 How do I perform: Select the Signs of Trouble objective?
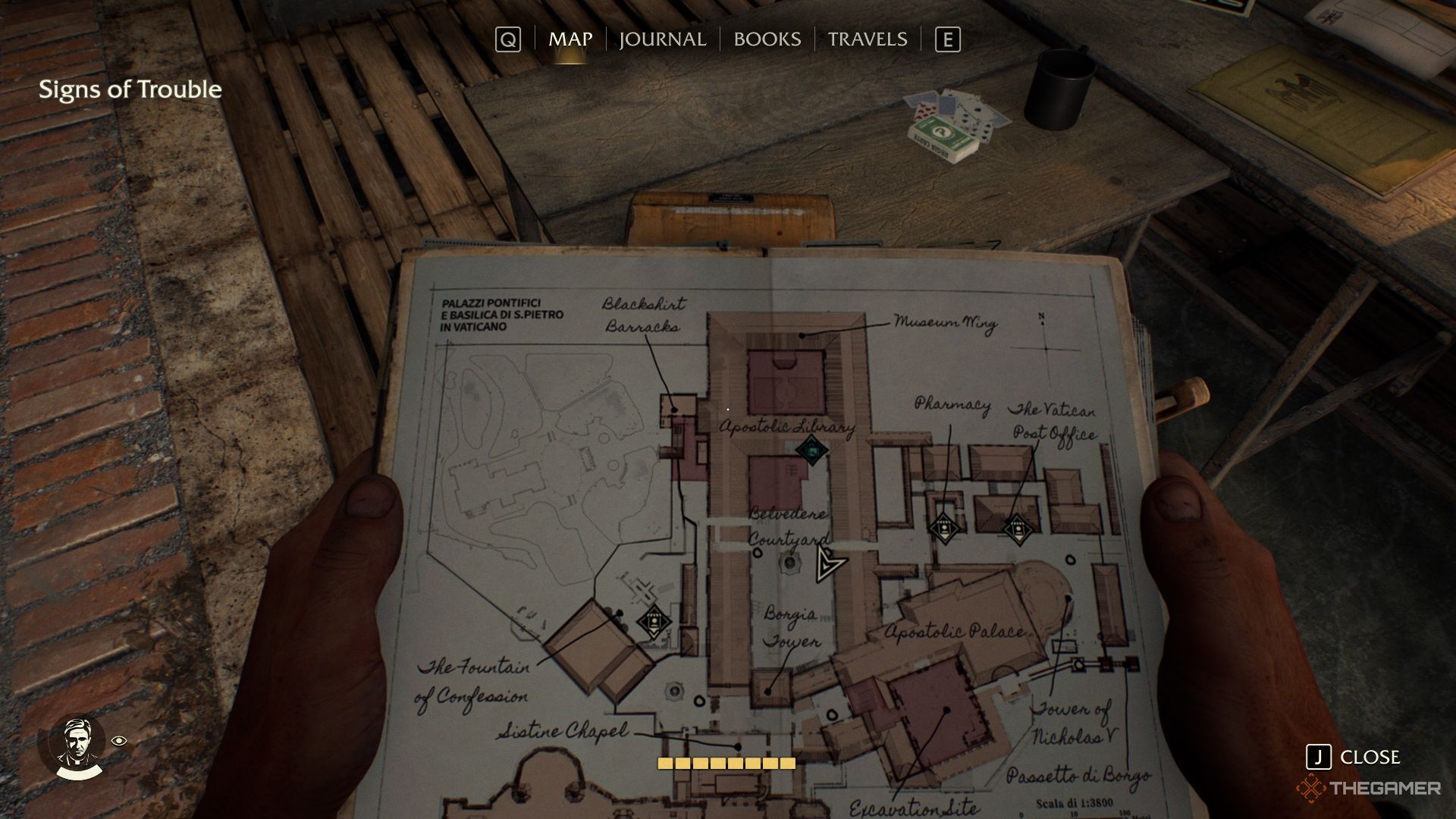click(x=130, y=89)
